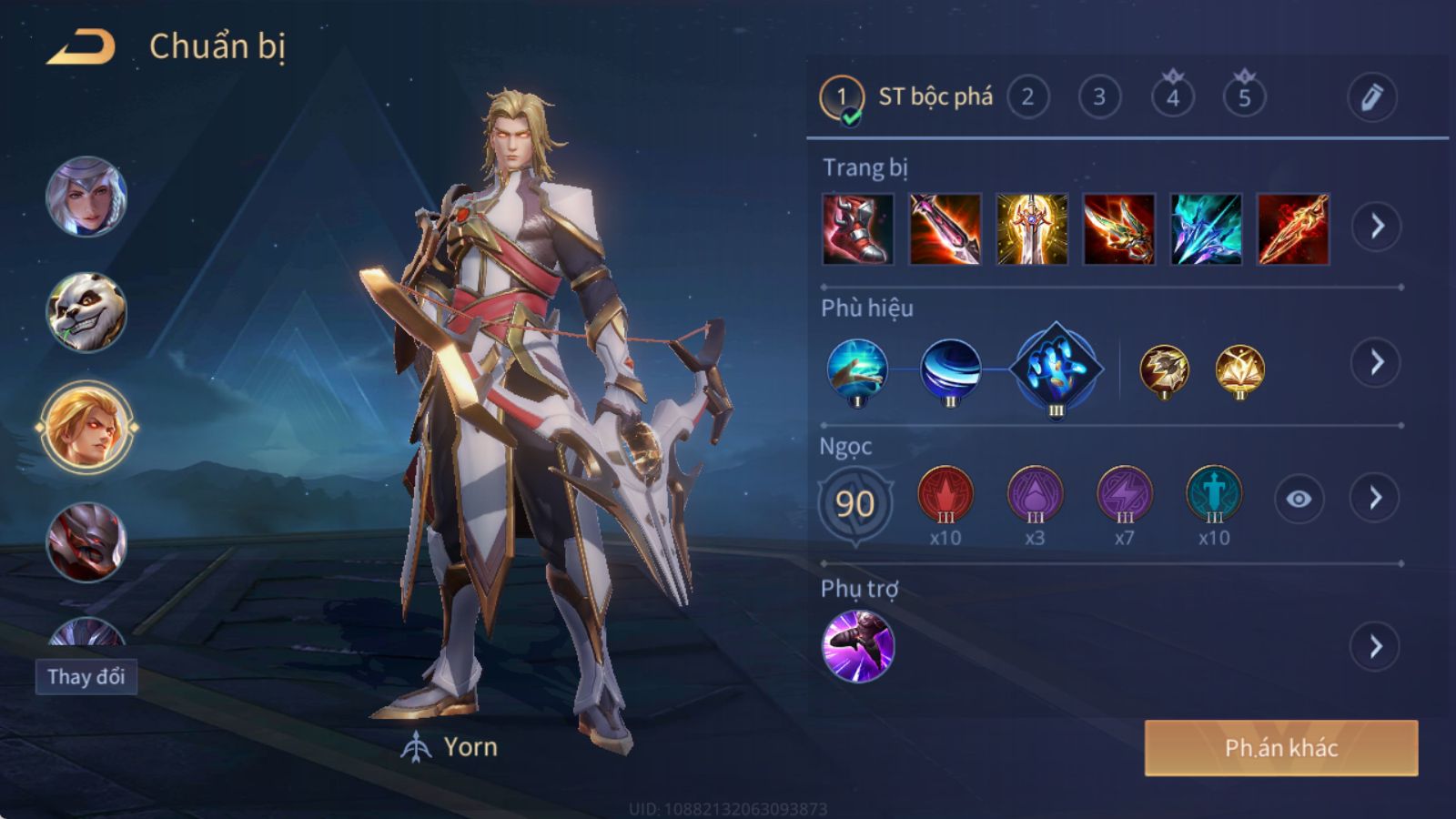Click the Thay đổi button
The width and height of the screenshot is (1456, 819).
86,677
